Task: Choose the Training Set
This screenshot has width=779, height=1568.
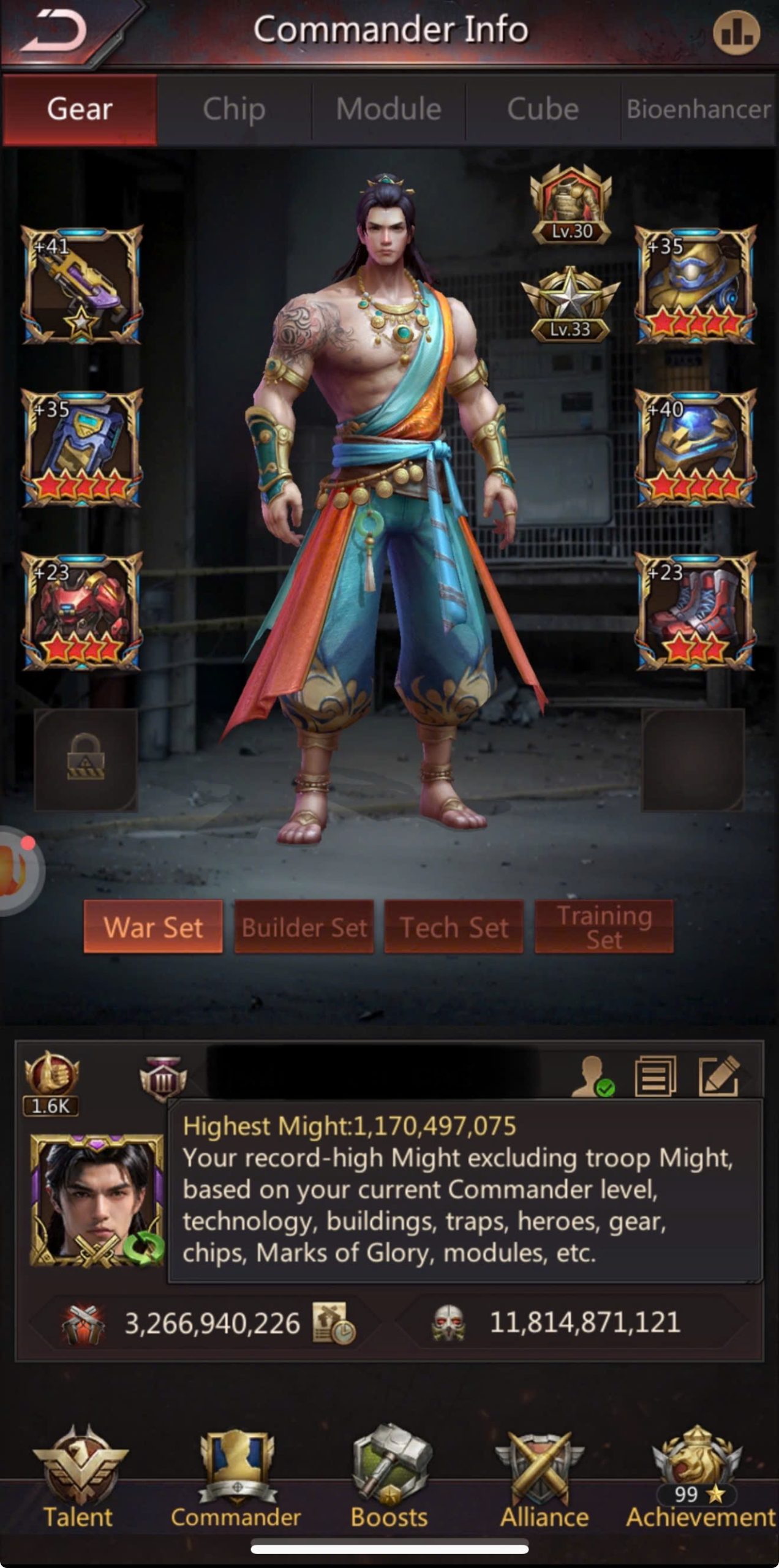Action: coord(604,927)
